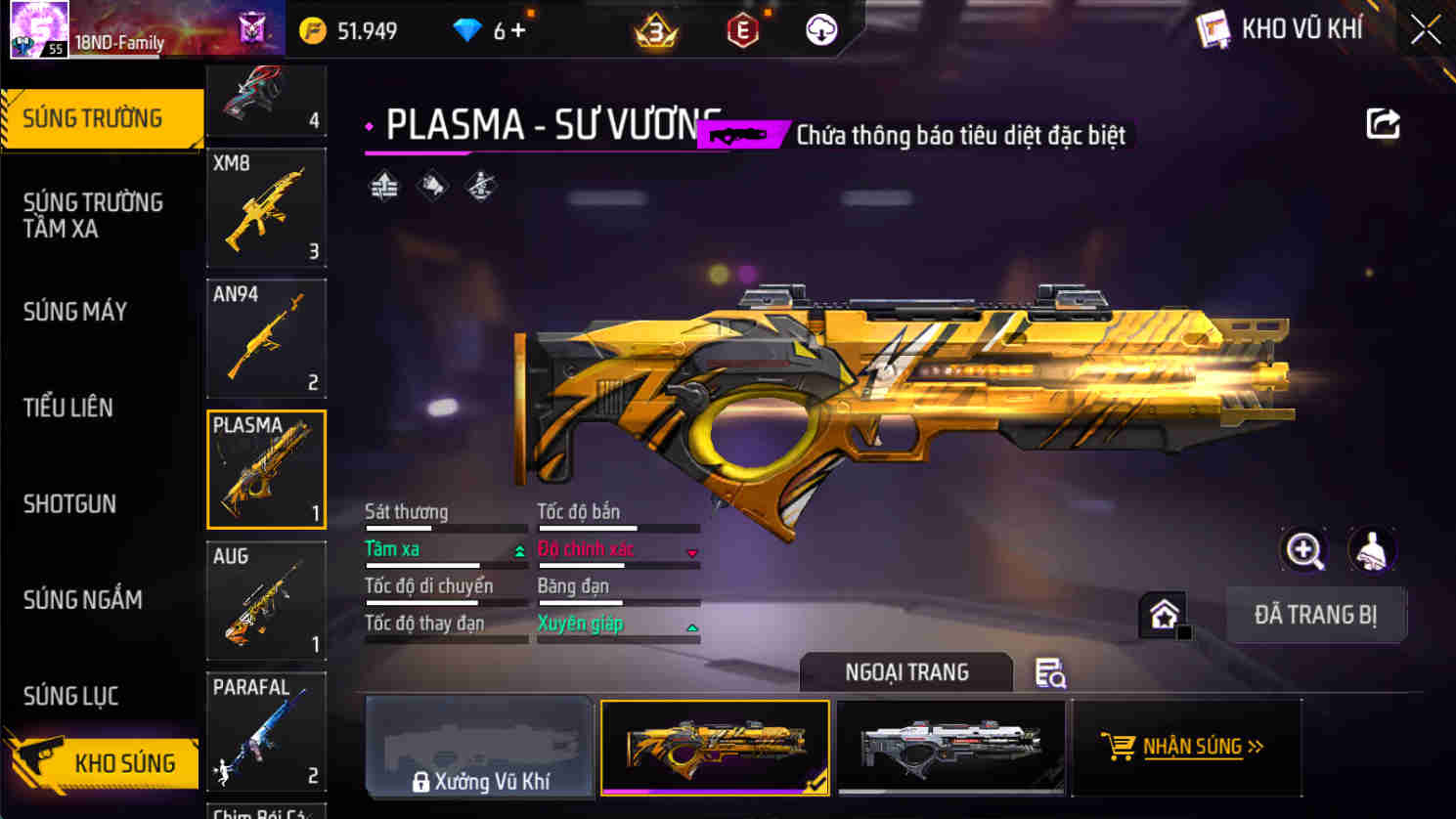1456x819 pixels.
Task: Expand the Tầm xa stat details
Action: (518, 550)
